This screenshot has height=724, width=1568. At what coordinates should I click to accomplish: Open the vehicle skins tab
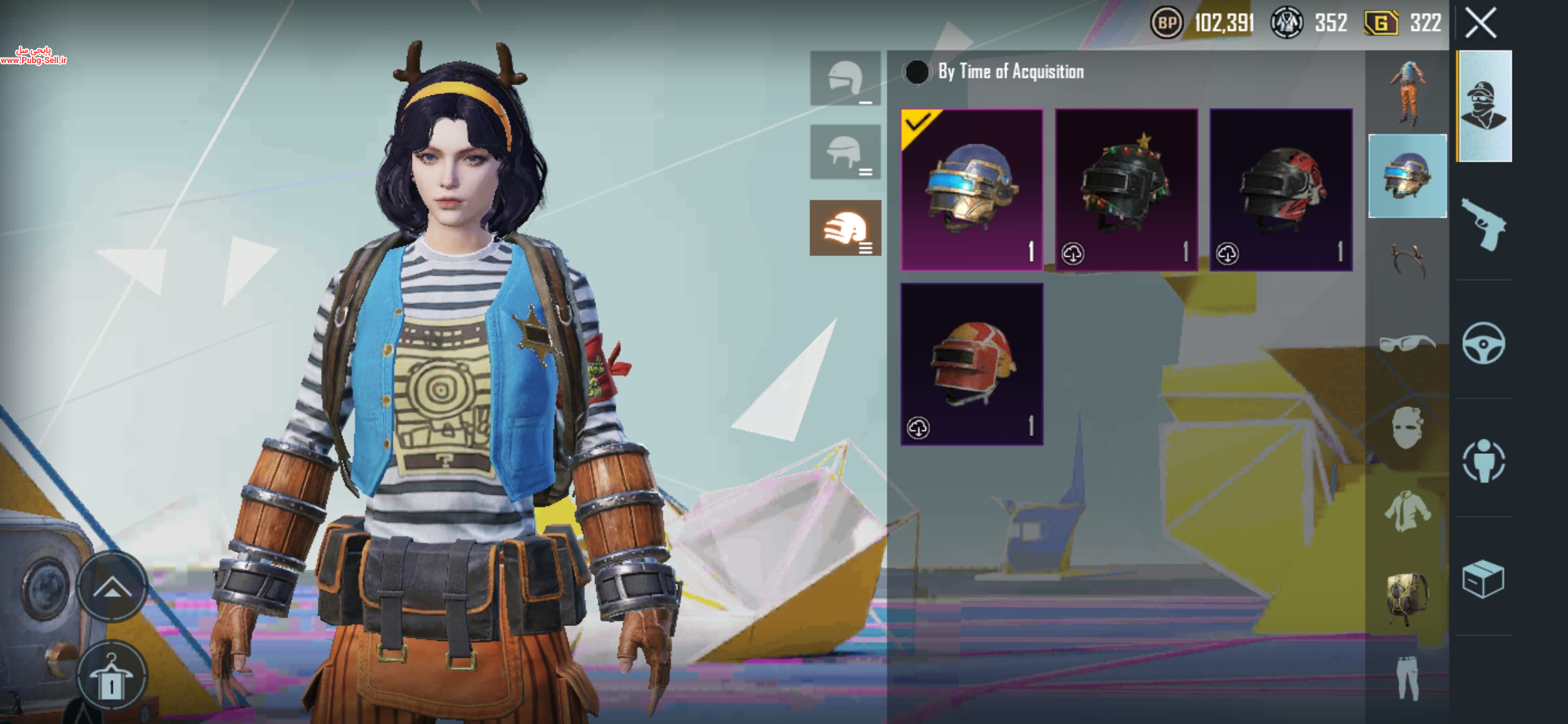(x=1484, y=343)
